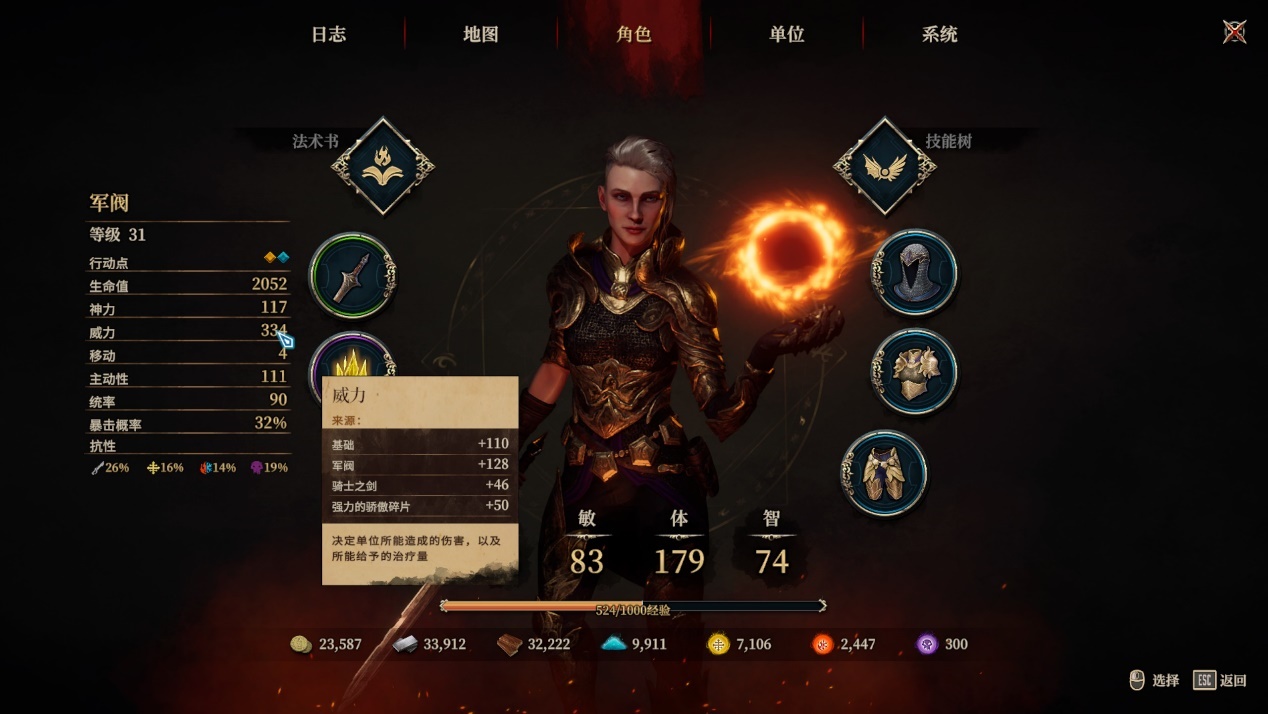
Task: Click the 暴击概率 stat row
Action: tap(188, 424)
